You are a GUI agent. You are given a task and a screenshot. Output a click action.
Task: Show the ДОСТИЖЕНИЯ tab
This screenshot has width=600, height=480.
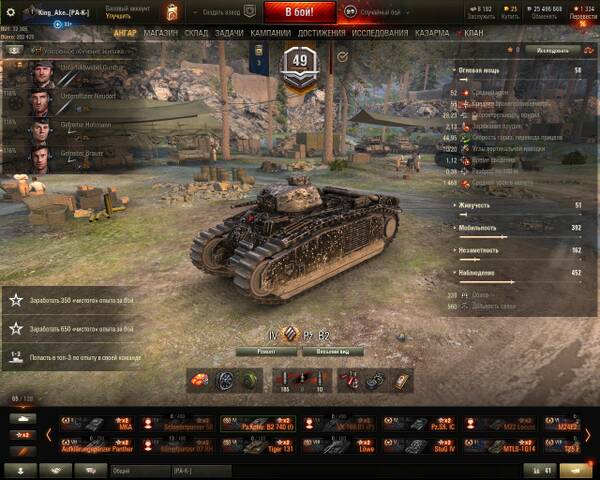click(x=321, y=32)
